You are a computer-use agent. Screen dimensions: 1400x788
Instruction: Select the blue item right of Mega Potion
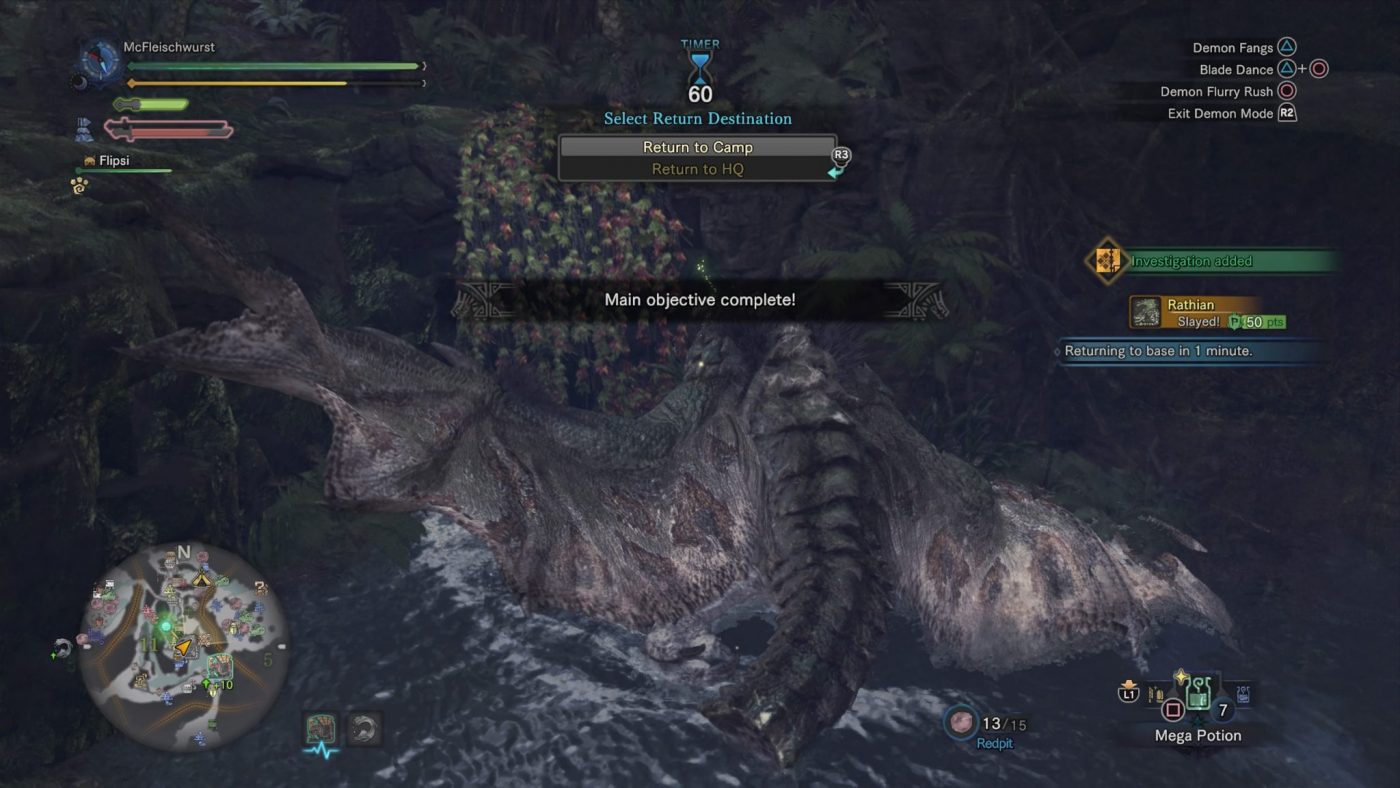1243,693
